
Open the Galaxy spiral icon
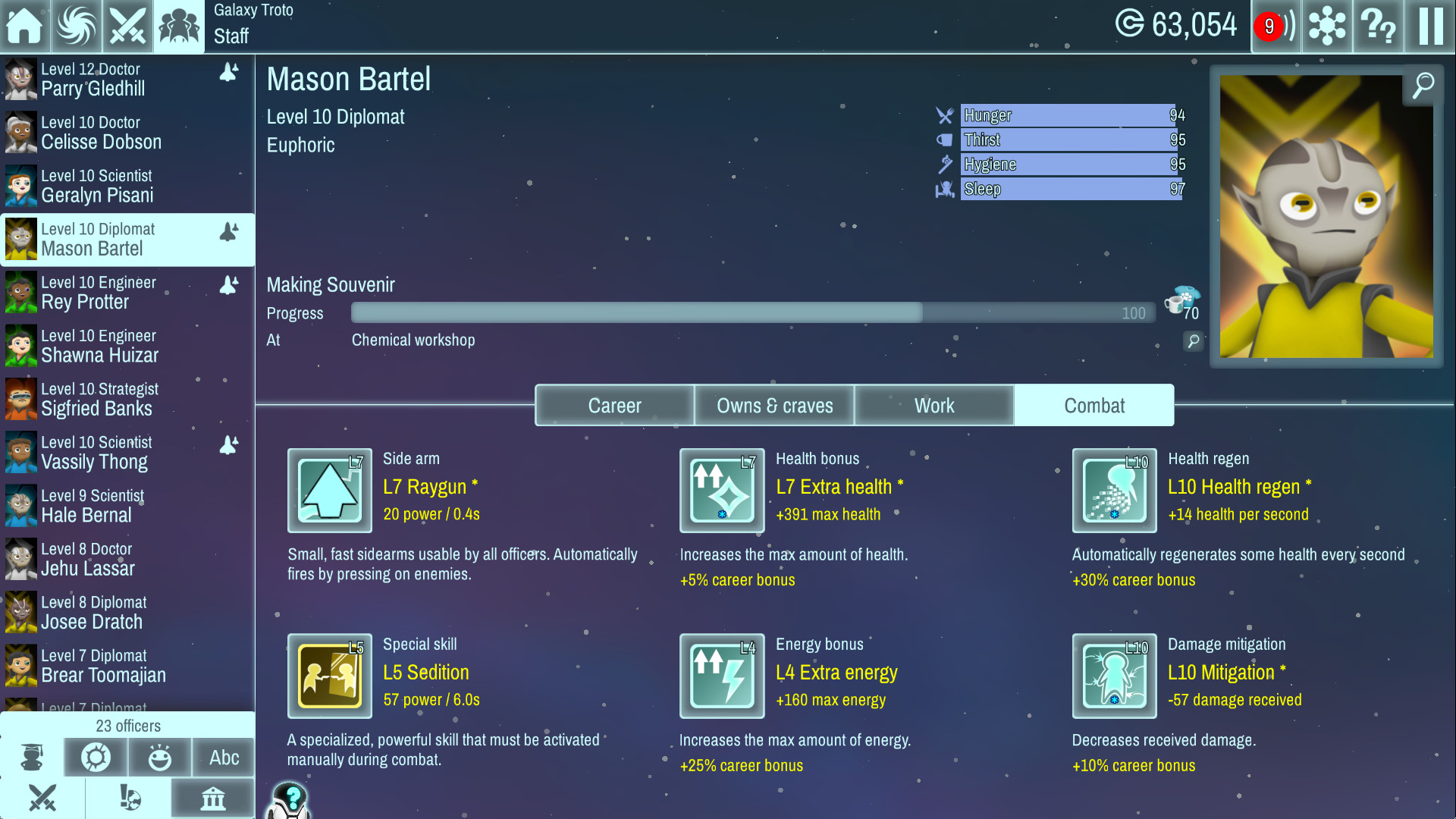pyautogui.click(x=76, y=27)
